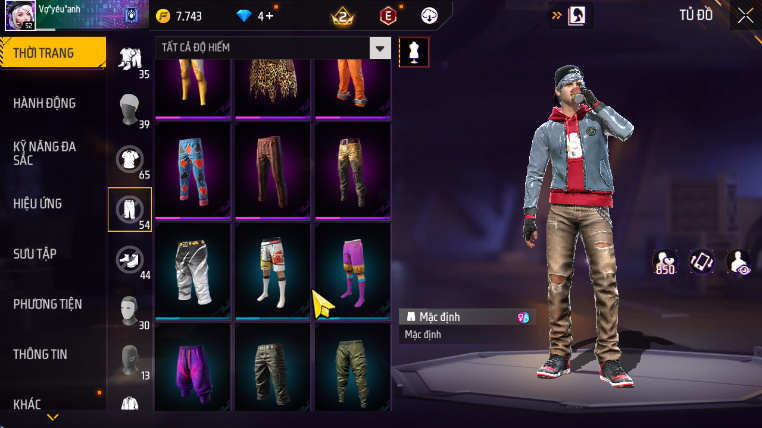Switch to the pants sub-category with 54 items
Screen dimensions: 762x428
click(130, 209)
